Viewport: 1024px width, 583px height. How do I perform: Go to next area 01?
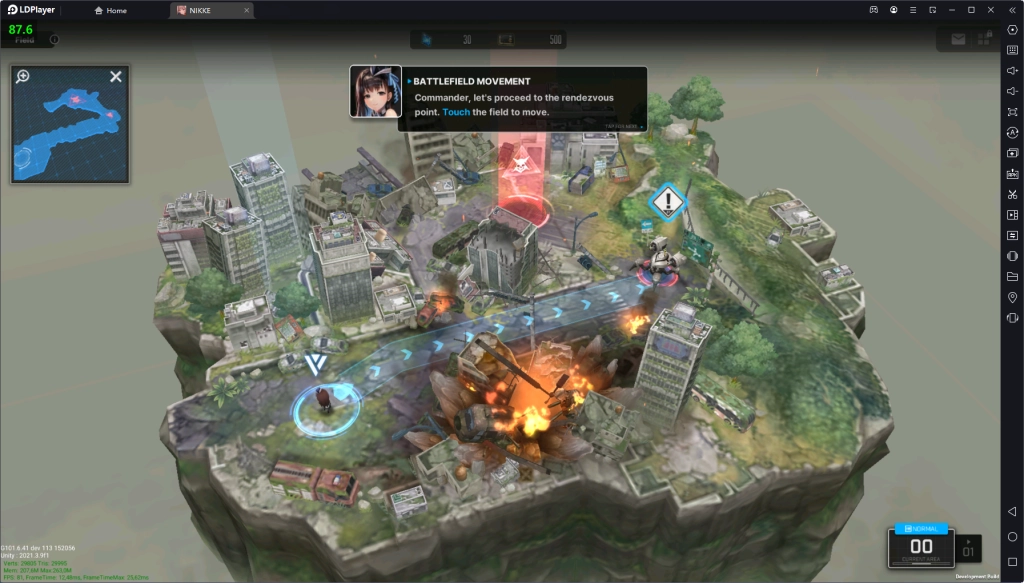point(968,548)
